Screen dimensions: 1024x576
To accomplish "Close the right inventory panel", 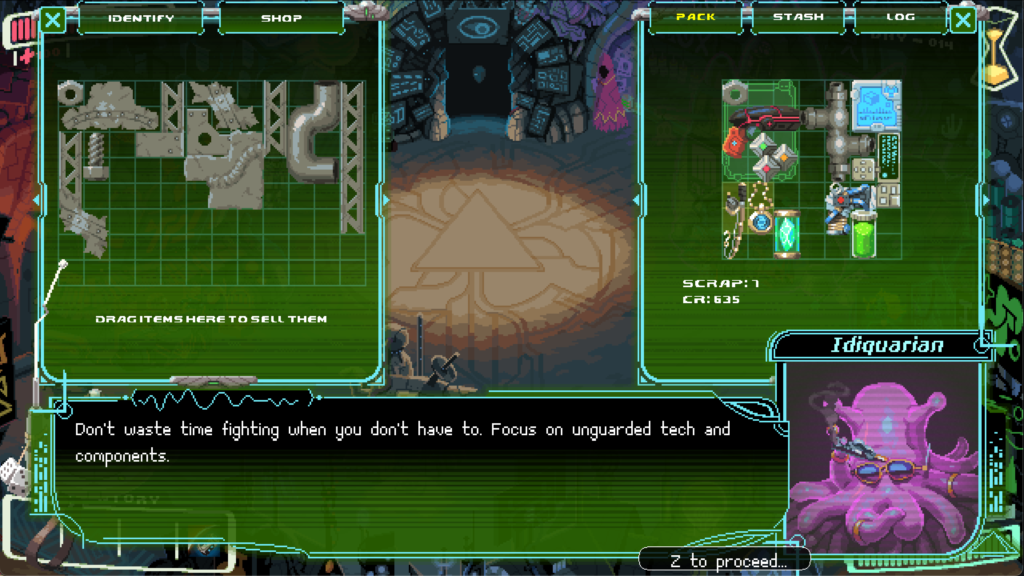I will click(x=963, y=19).
